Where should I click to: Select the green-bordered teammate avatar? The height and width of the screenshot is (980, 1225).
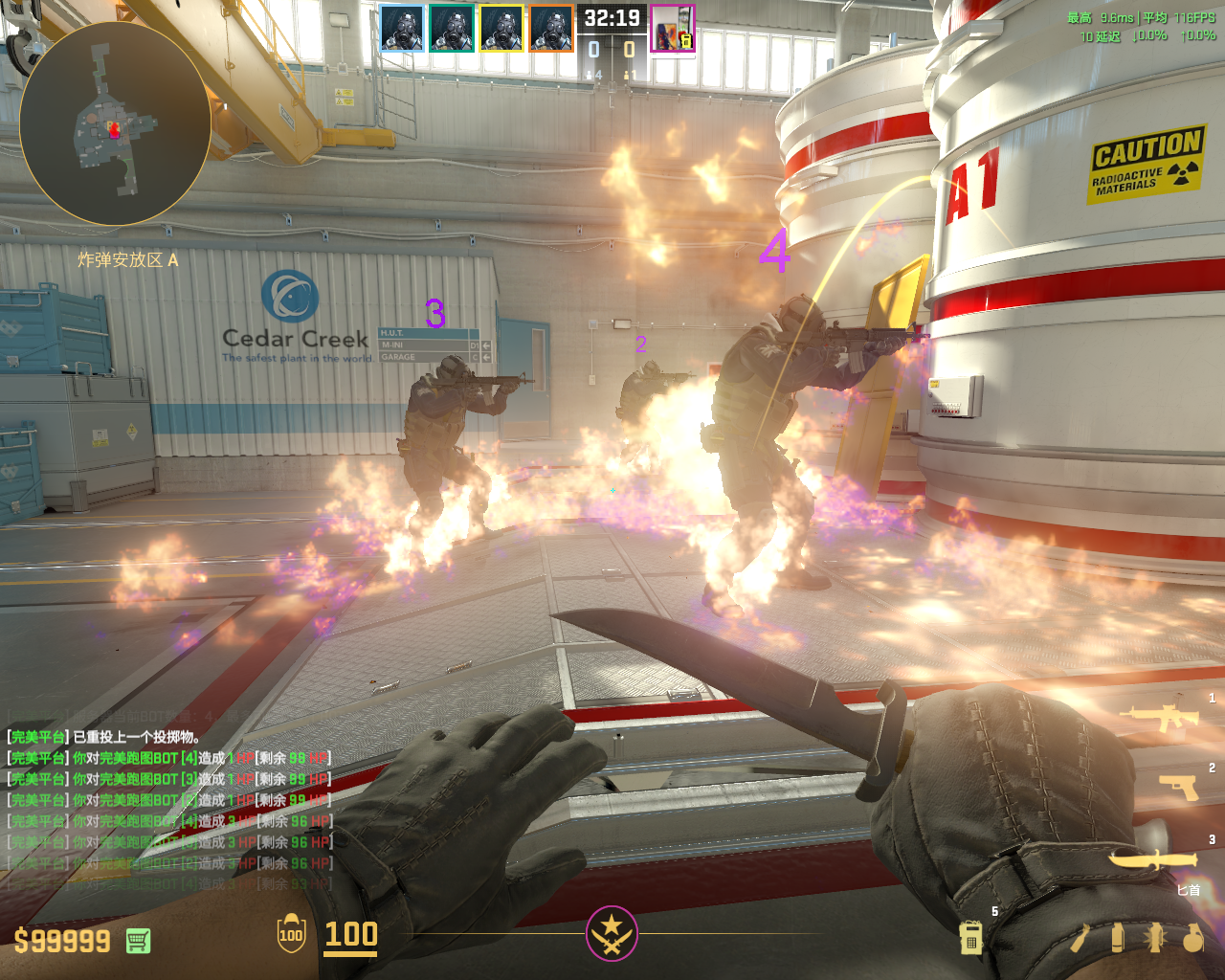pos(452,28)
